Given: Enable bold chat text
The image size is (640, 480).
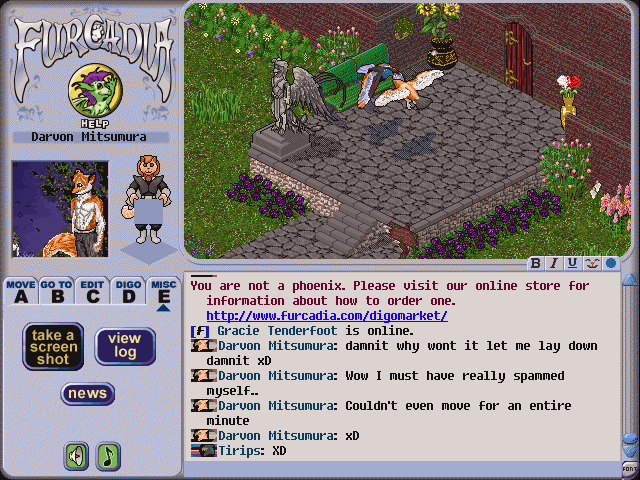Looking at the screenshot, I should (536, 264).
